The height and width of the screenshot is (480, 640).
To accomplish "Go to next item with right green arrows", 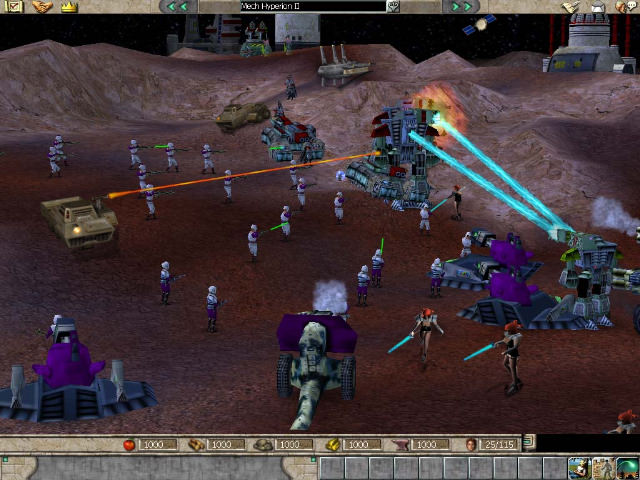I will [x=461, y=7].
